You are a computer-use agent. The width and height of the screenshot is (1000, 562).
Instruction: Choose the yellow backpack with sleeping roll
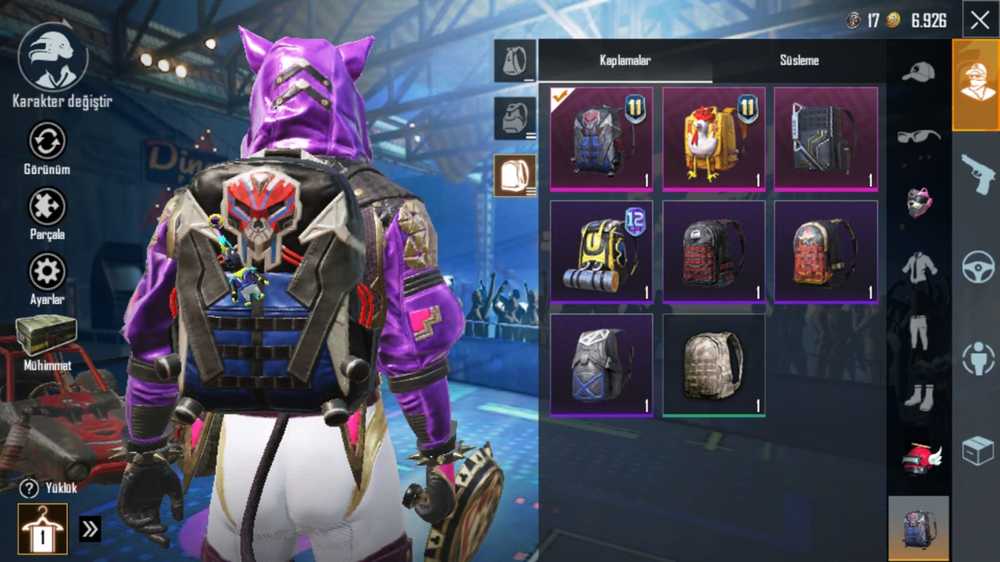(601, 252)
